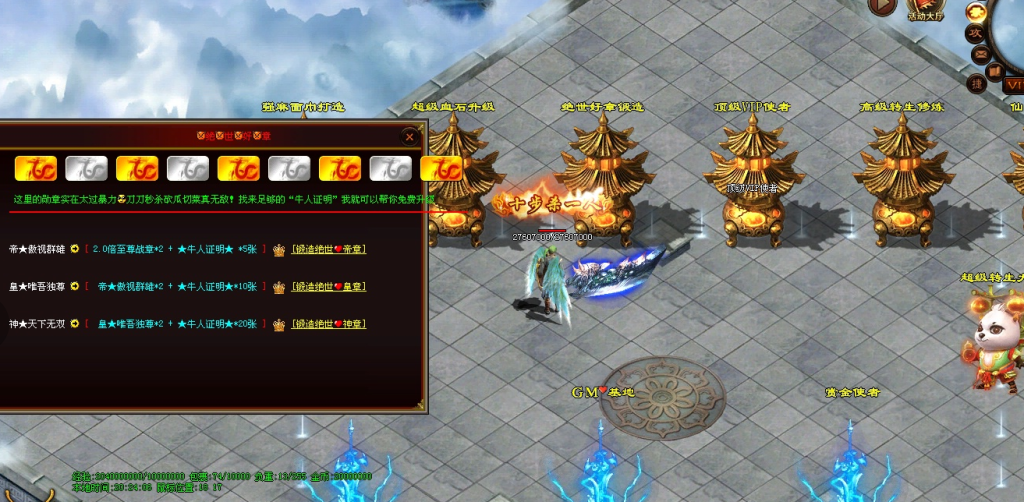1024x502 pixels.
Task: Open the book icon beside the minimap
Action: (x=994, y=72)
